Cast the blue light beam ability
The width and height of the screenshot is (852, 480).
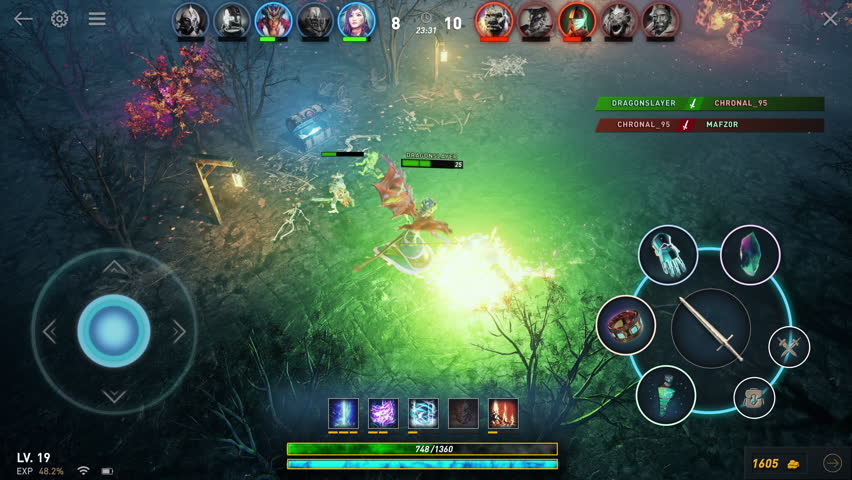[x=343, y=413]
